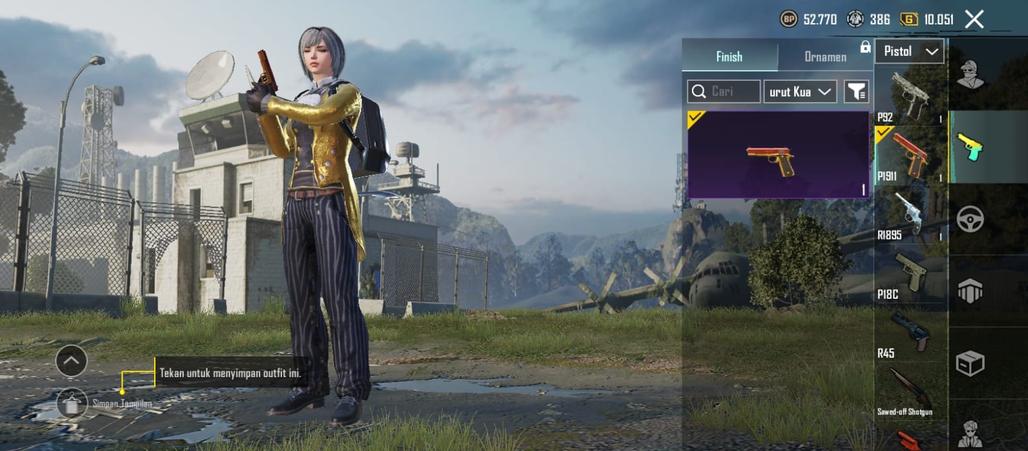Expand the up-arrow circle button
This screenshot has height=451, width=1028.
pyautogui.click(x=71, y=360)
